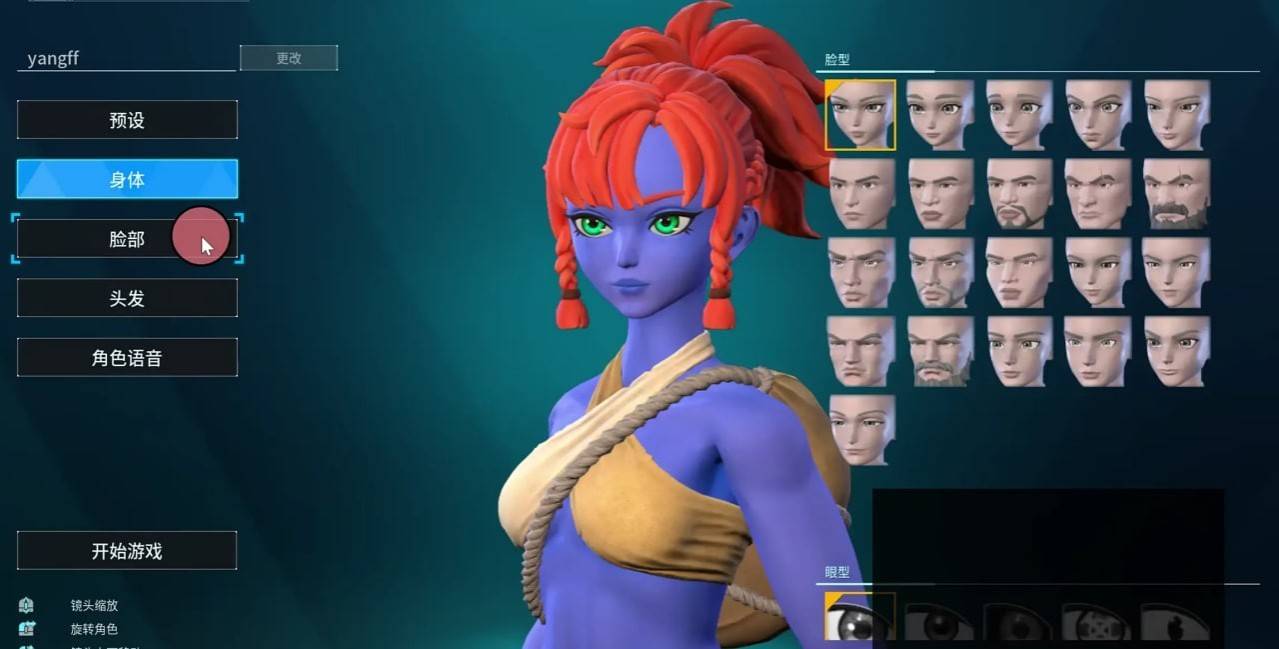Click 开始游戏 to start the game
1279x649 pixels.
(x=127, y=551)
